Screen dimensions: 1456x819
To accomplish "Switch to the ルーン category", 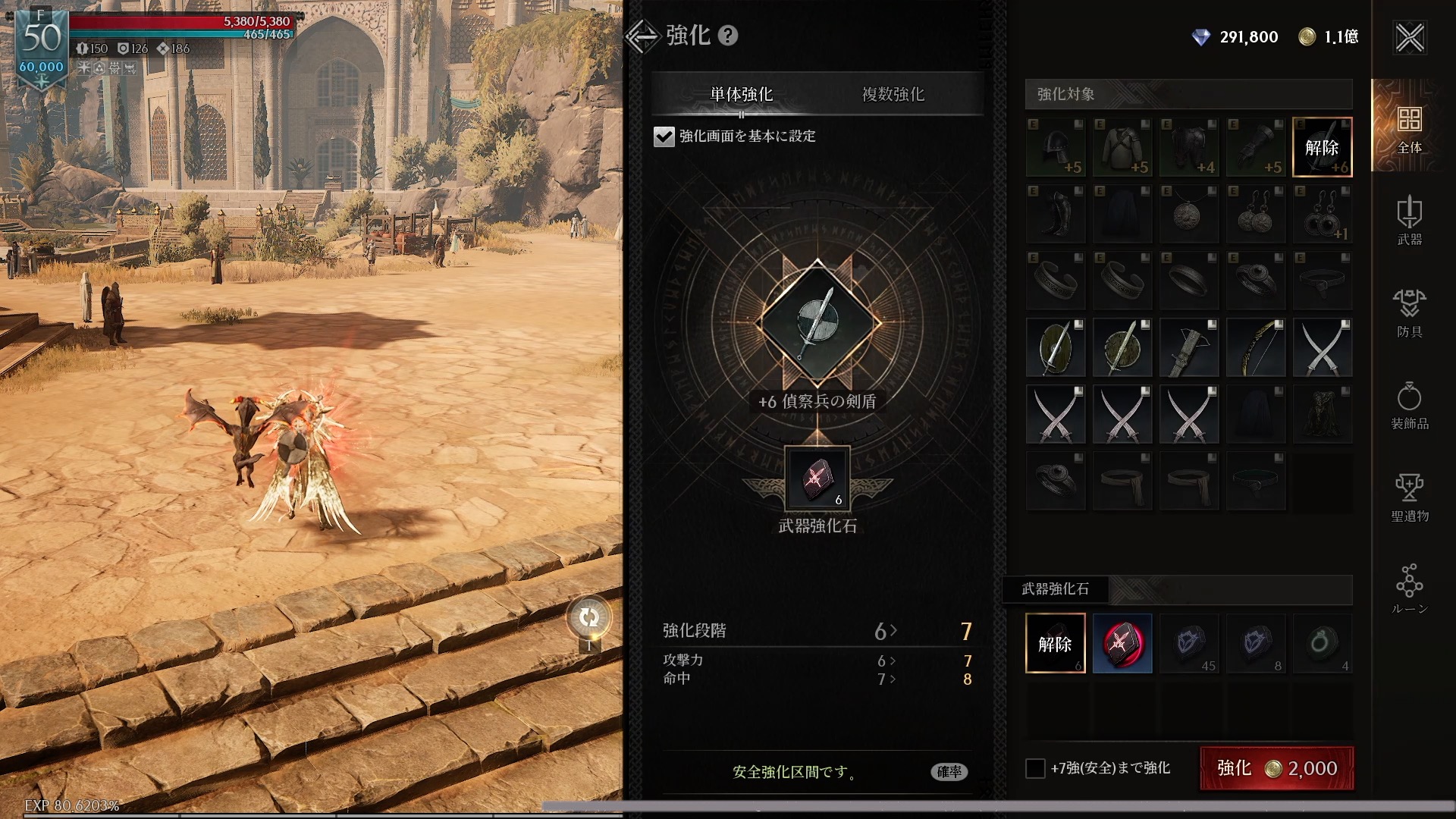I will 1409,589.
